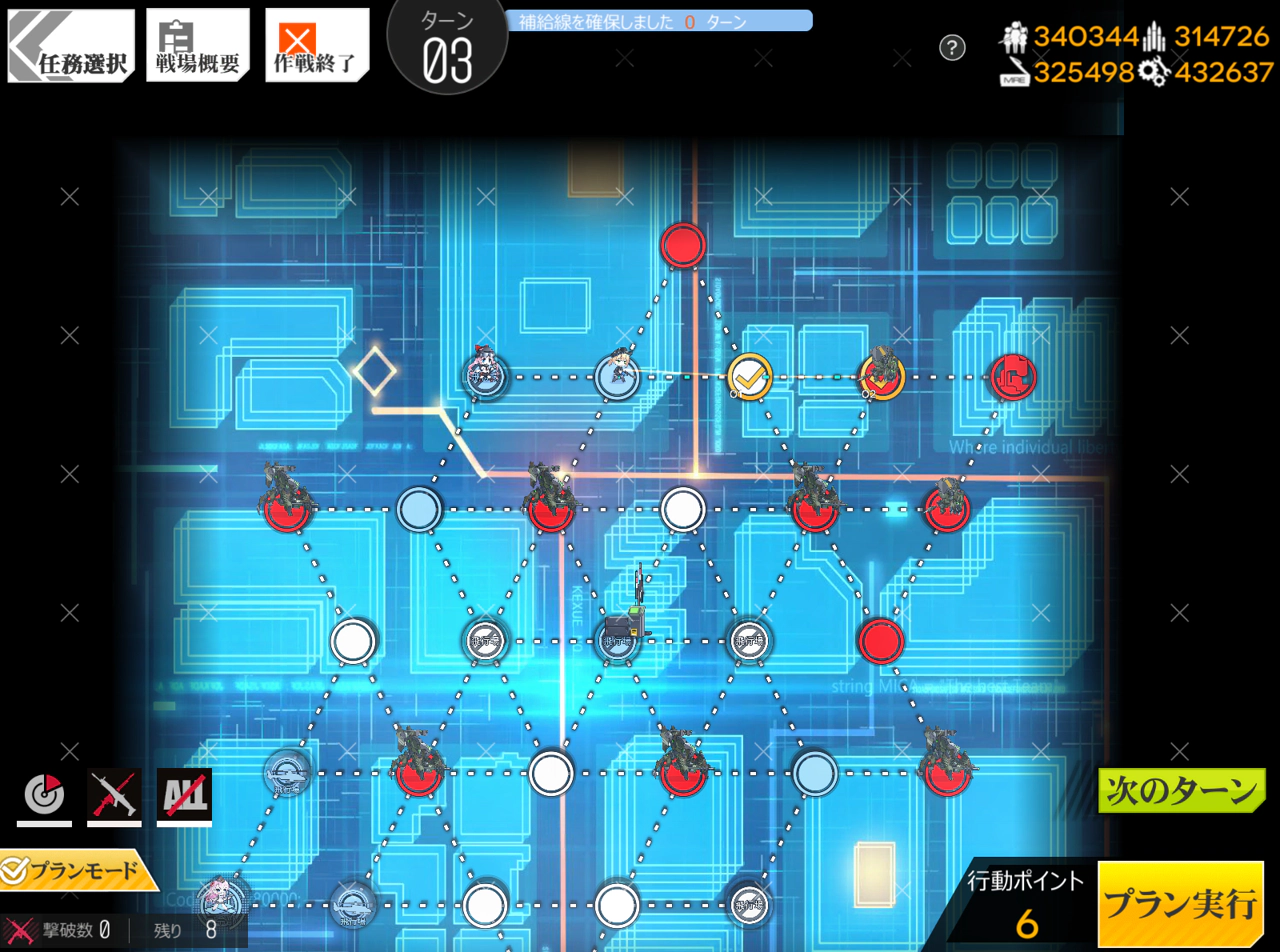Open the question mark help button
Screen dimensions: 1280x952
952,47
